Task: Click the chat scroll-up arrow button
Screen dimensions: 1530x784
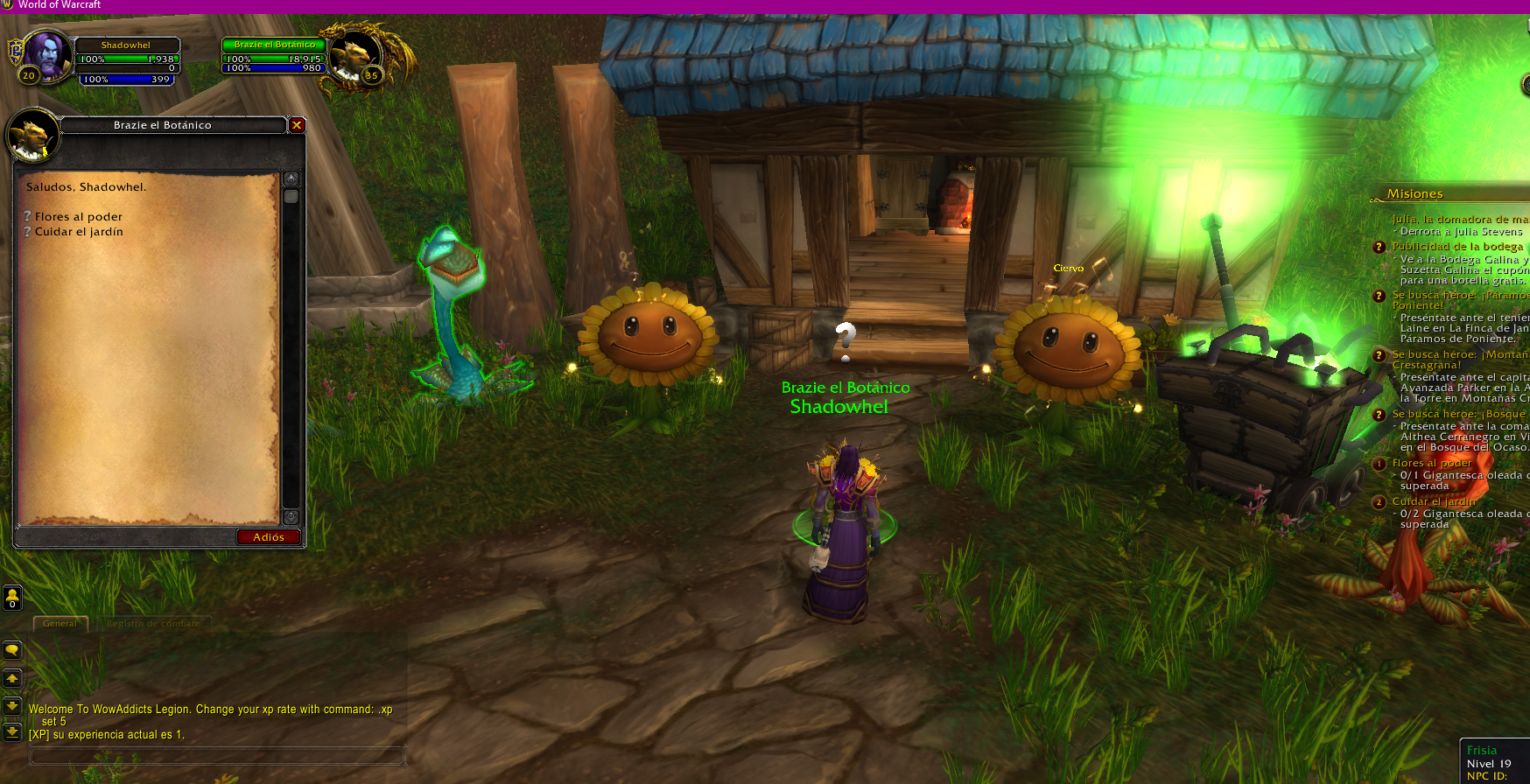Action: point(12,678)
